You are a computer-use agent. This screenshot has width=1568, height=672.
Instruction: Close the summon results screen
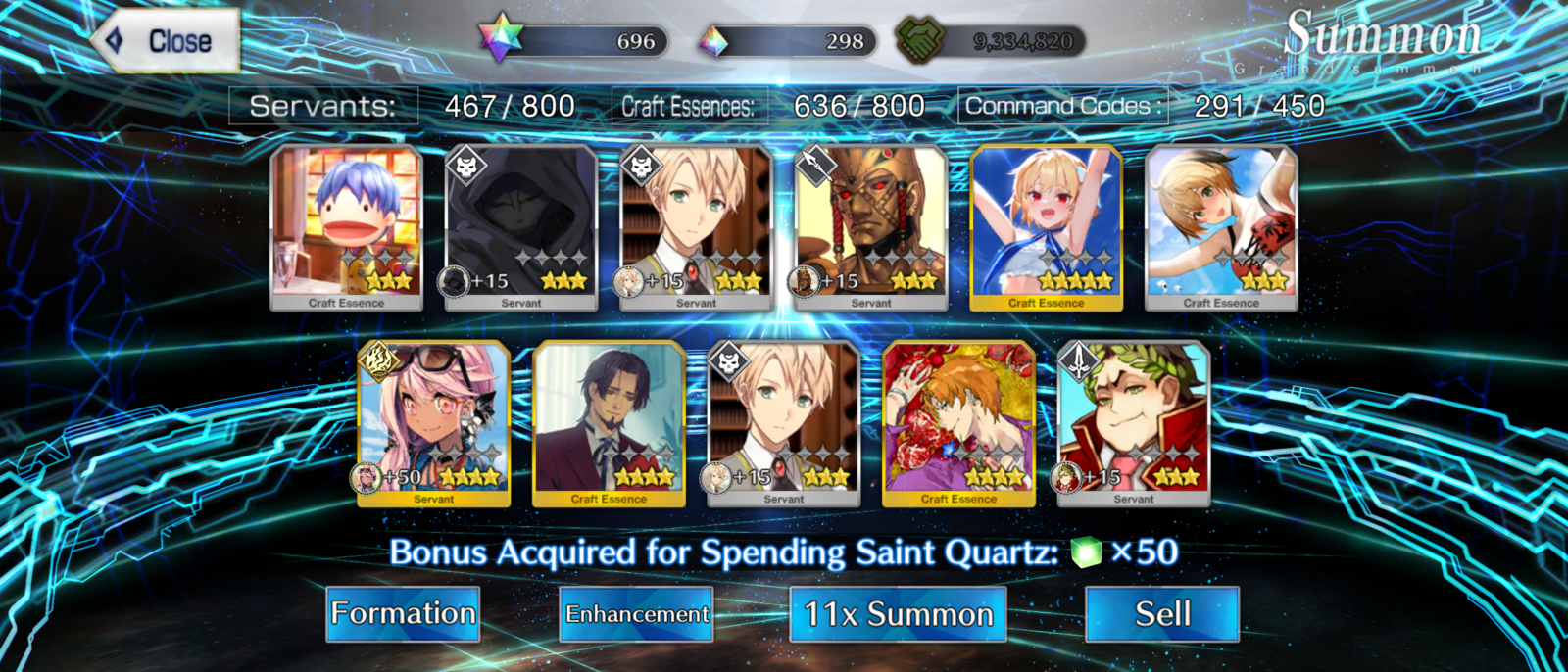pos(167,41)
